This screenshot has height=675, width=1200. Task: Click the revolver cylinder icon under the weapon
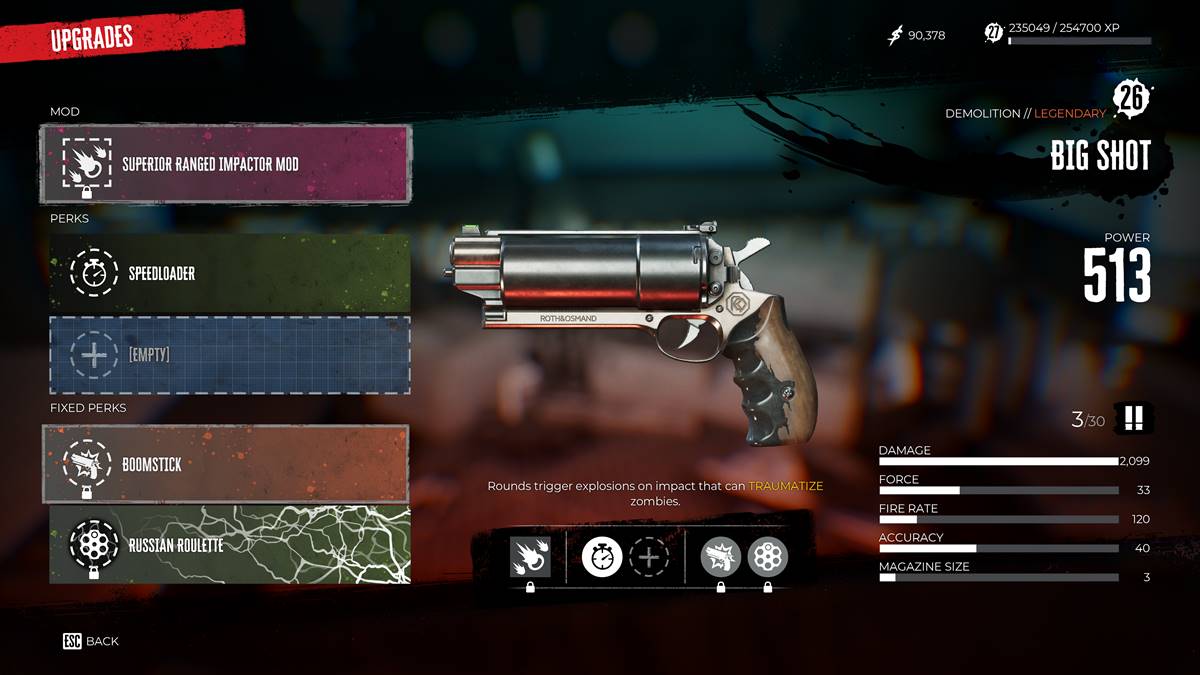[768, 557]
